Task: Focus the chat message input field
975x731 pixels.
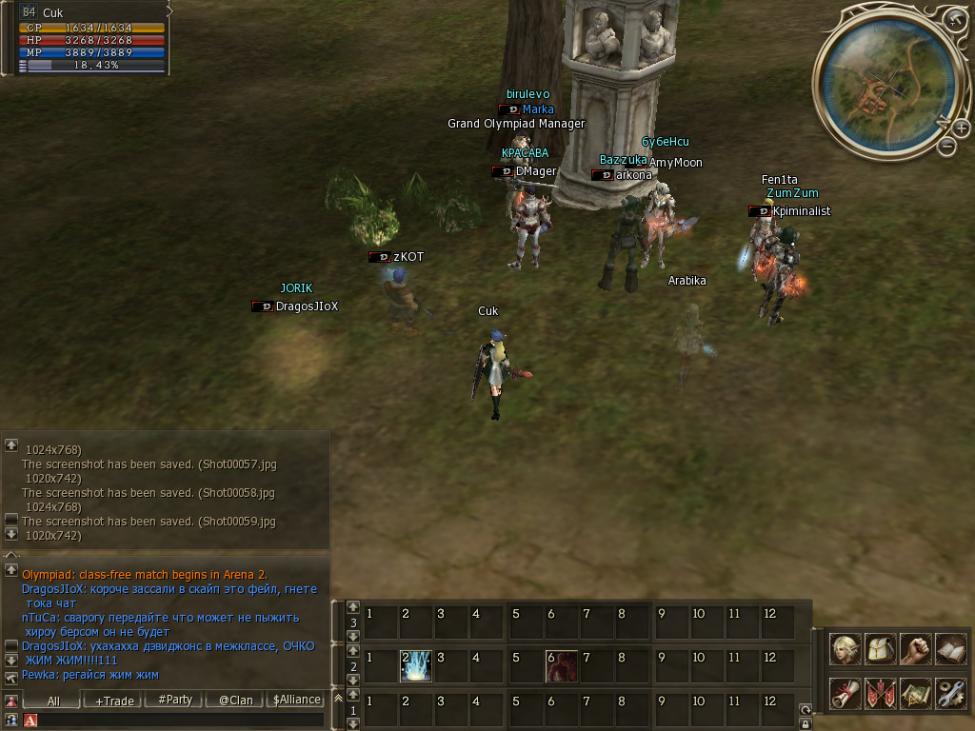Action: pos(180,720)
